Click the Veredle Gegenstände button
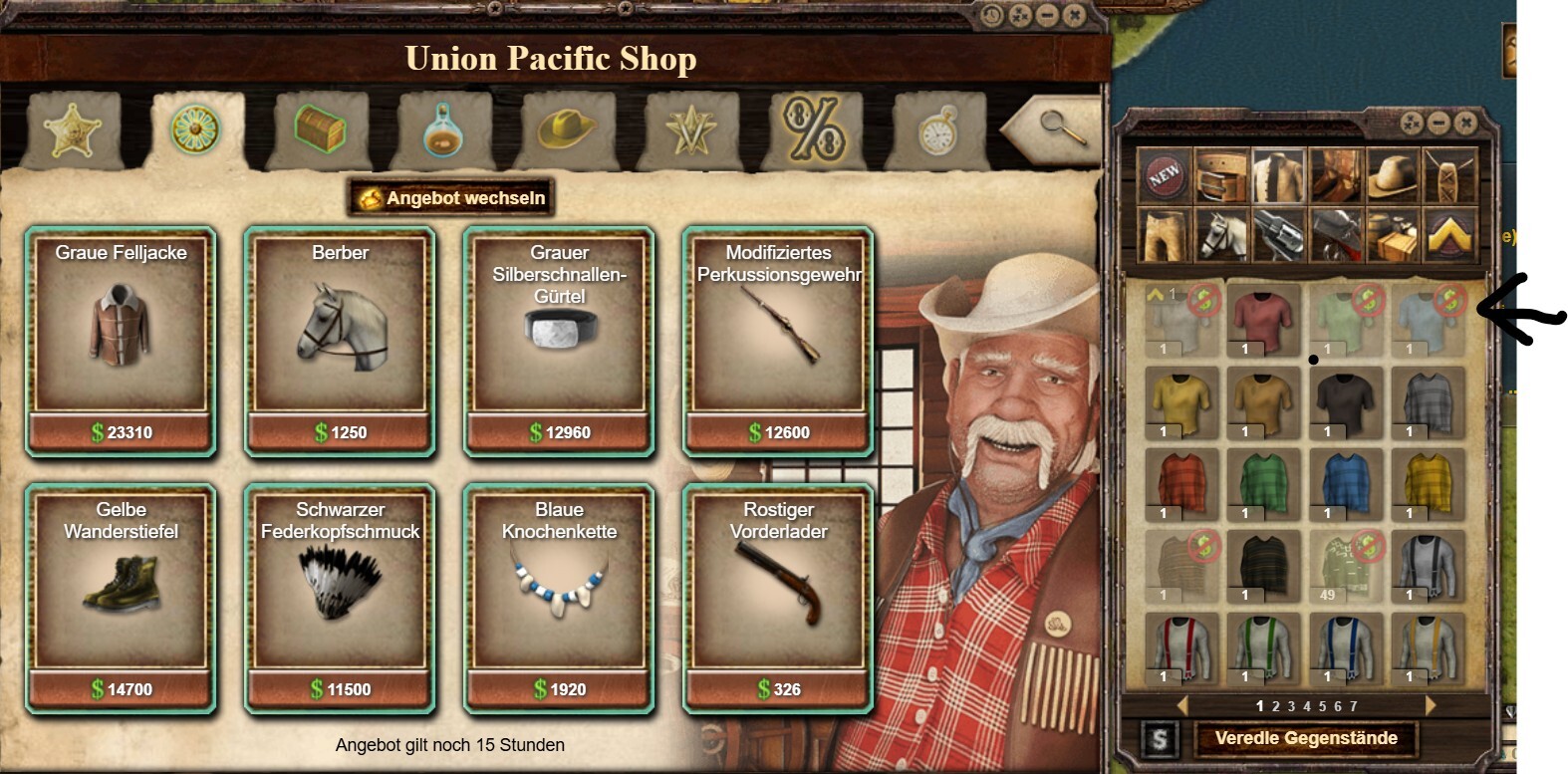Viewport: 1568px width, 774px height. (x=1305, y=738)
